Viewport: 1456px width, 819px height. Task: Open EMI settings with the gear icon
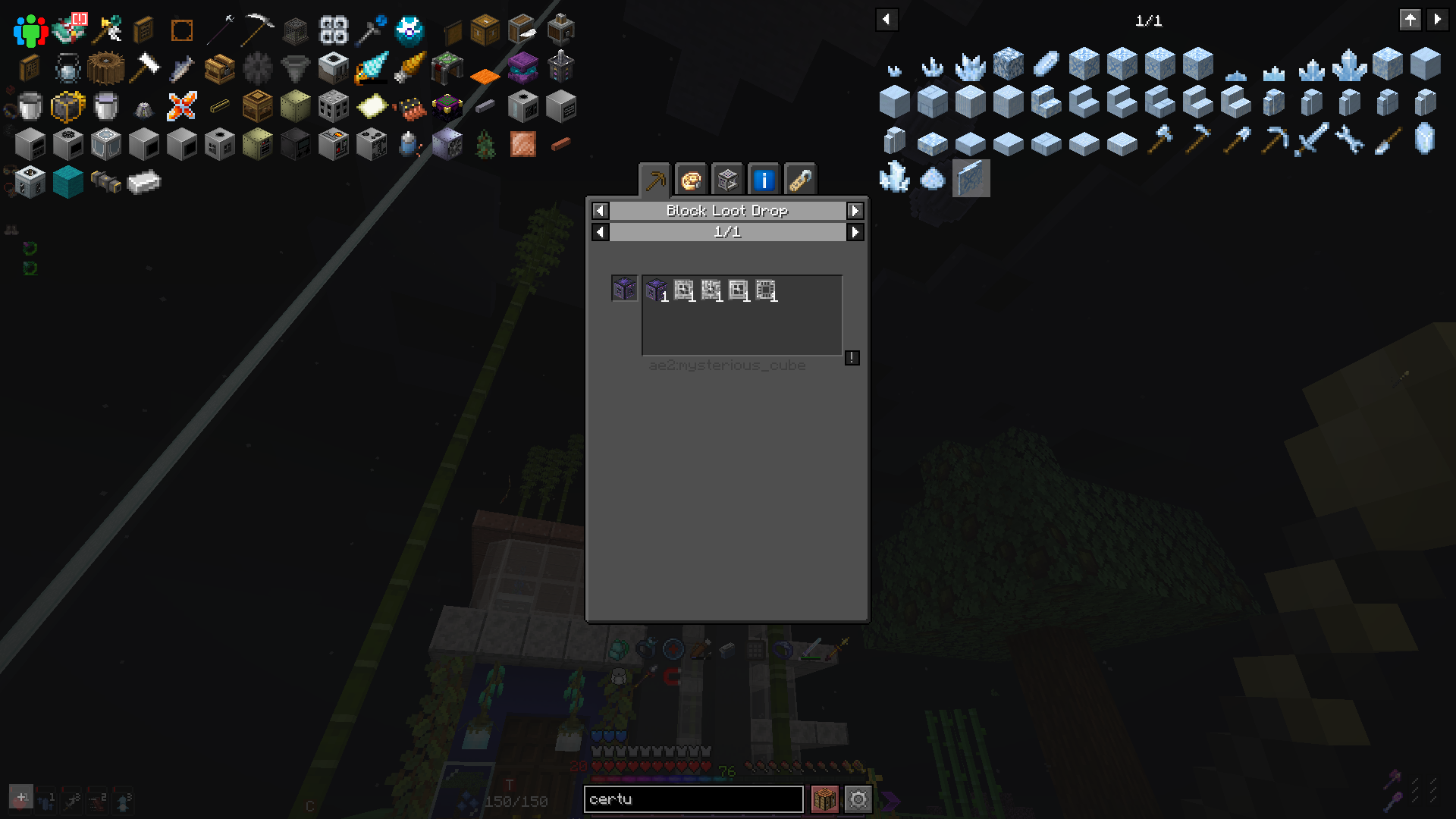coord(858,799)
